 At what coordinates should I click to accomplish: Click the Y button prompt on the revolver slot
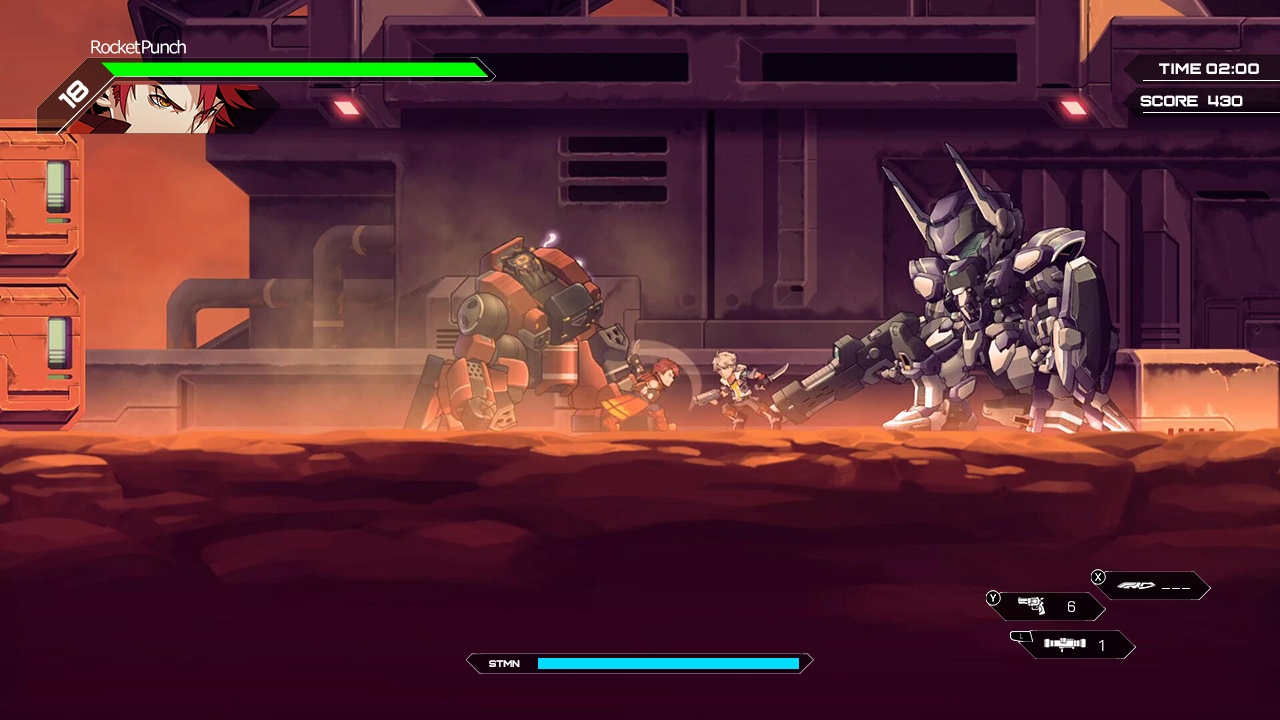click(992, 598)
